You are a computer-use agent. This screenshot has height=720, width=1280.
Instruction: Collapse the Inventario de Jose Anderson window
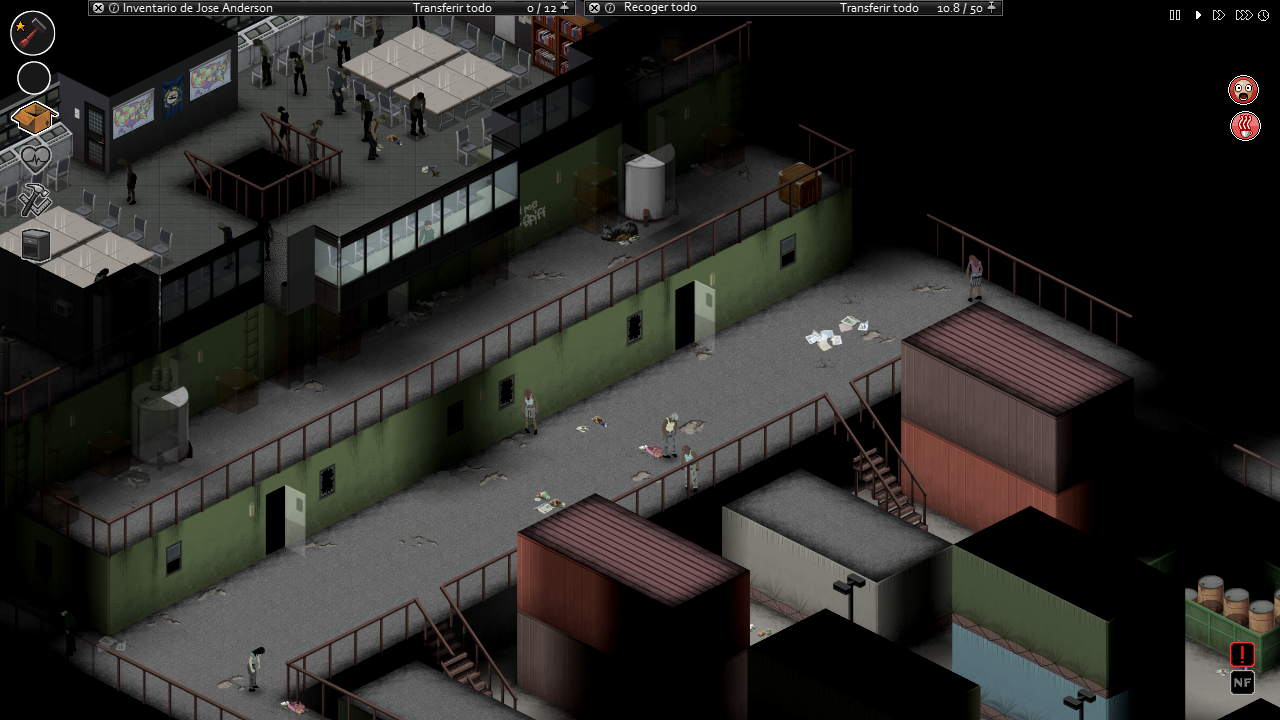(x=98, y=8)
